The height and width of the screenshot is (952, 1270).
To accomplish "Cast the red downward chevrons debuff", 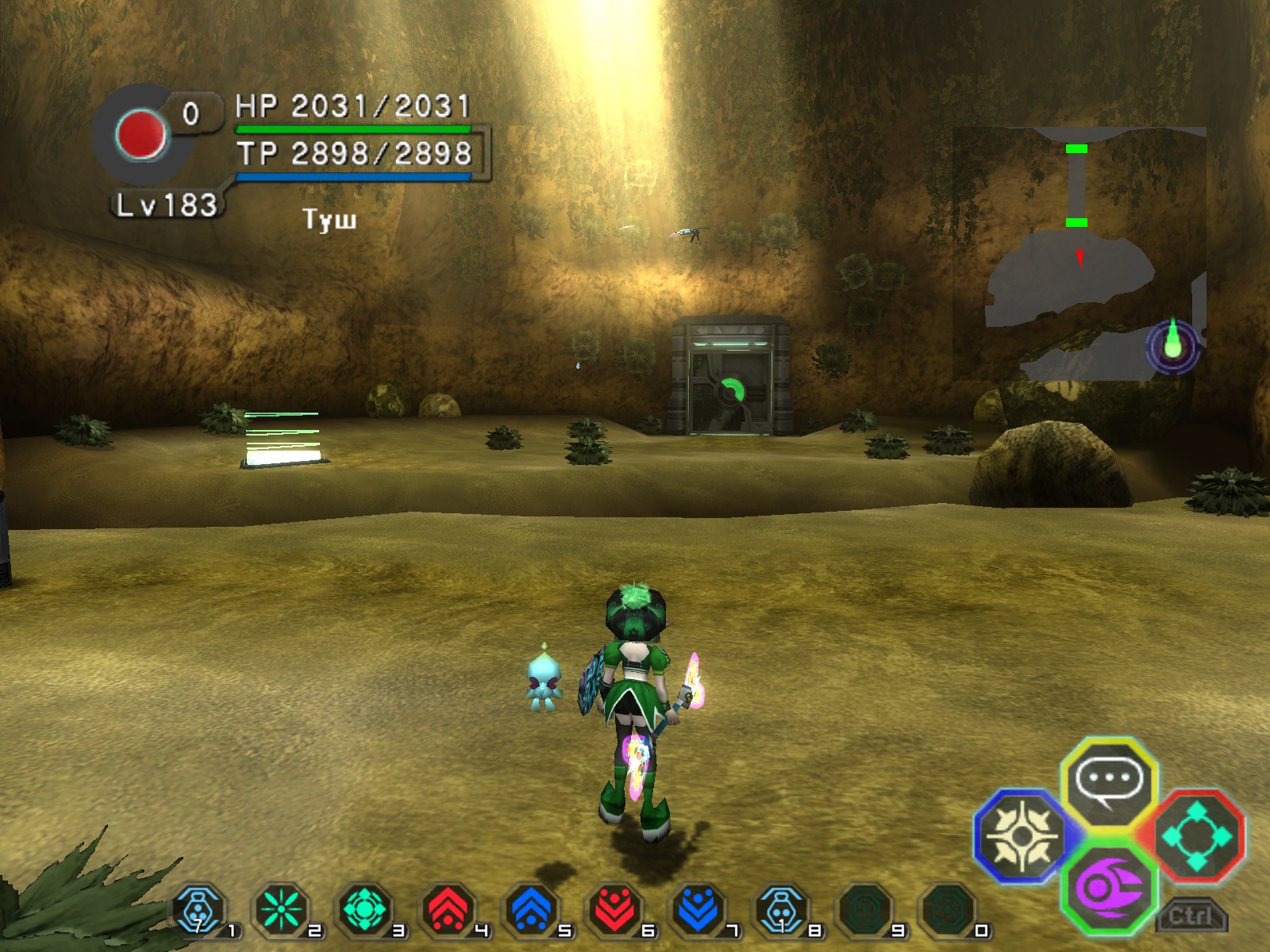I will (x=615, y=911).
